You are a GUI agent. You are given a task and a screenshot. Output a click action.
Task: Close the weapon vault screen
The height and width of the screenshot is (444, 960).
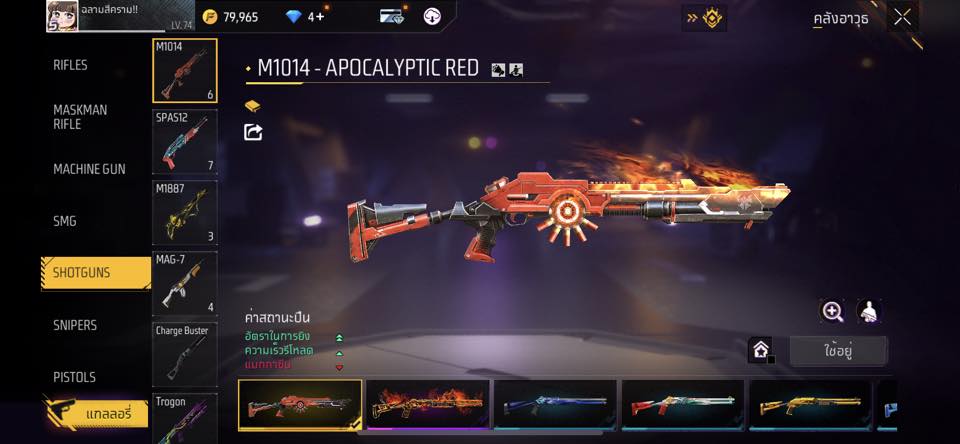click(x=902, y=17)
